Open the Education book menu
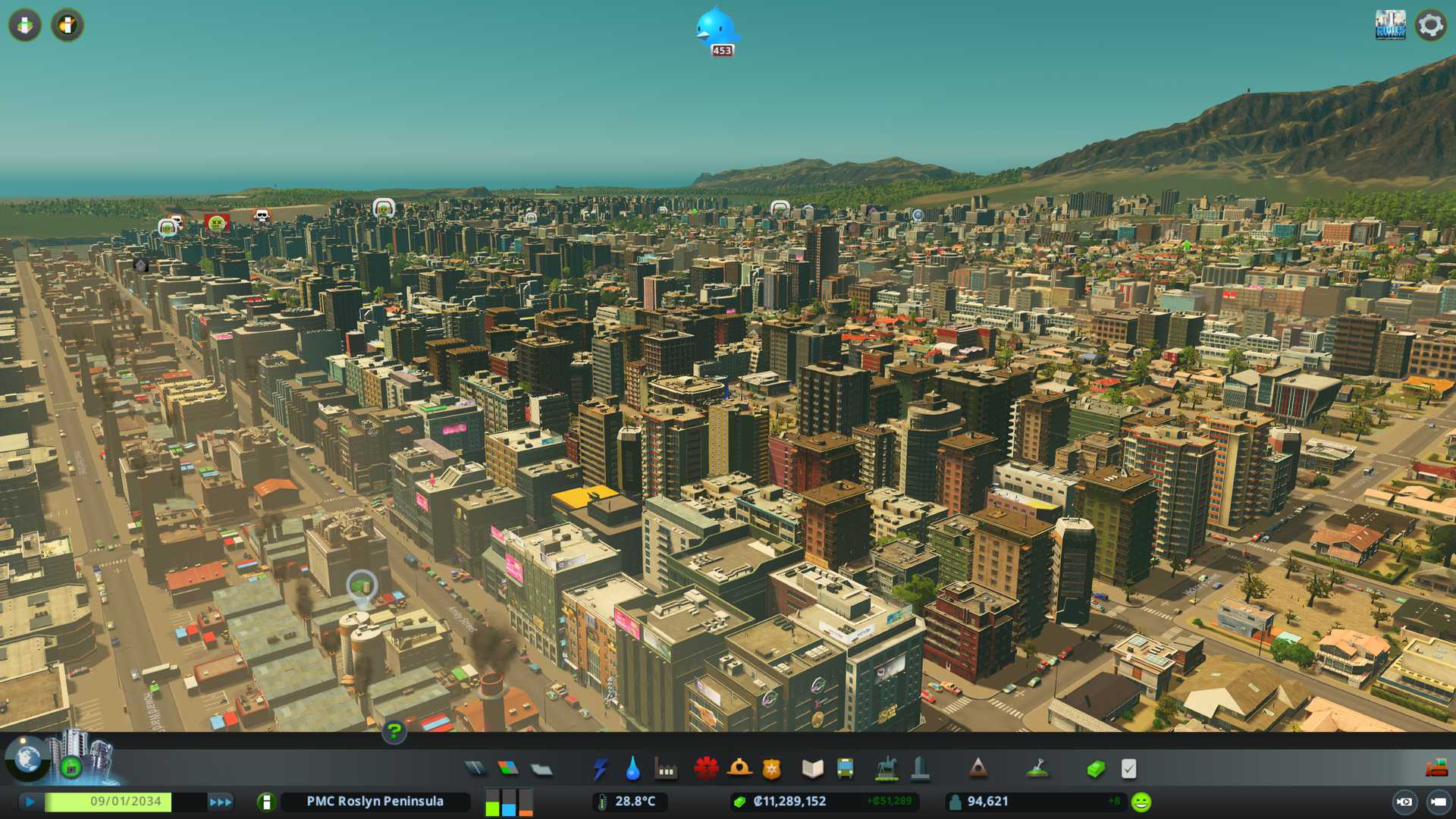1456x819 pixels. point(812,769)
